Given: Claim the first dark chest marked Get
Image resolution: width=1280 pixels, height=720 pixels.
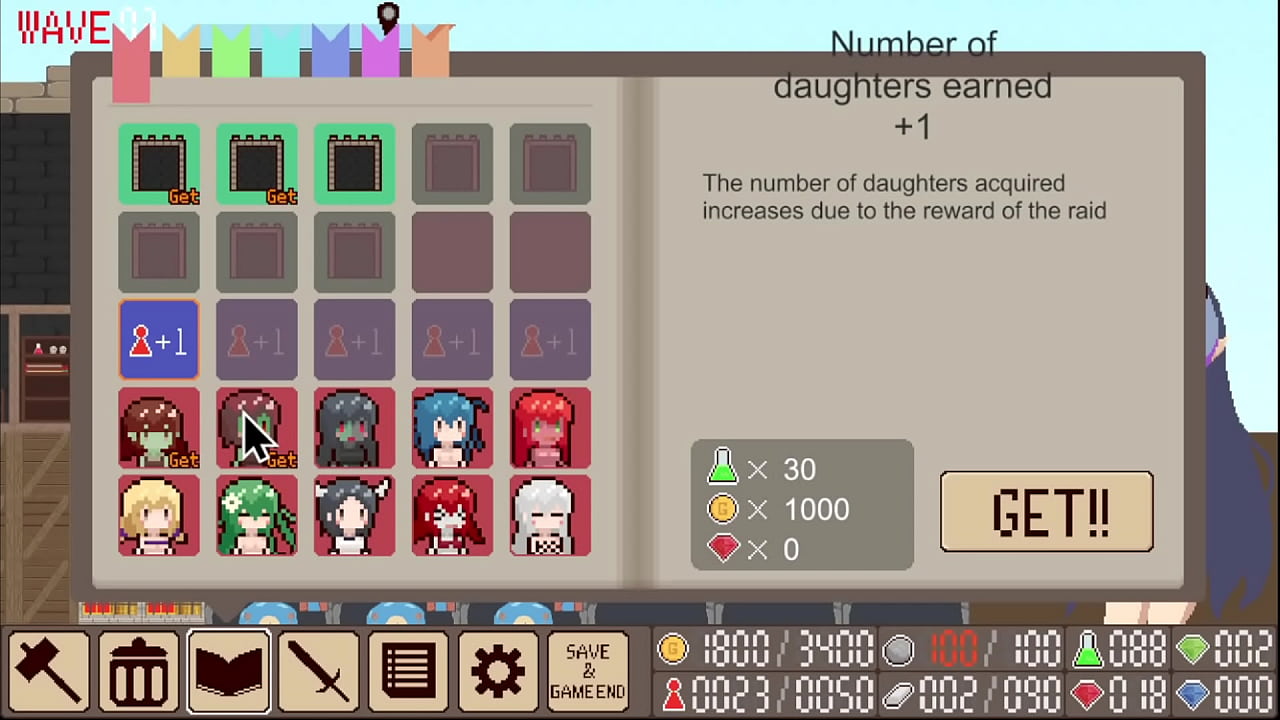Looking at the screenshot, I should (159, 163).
